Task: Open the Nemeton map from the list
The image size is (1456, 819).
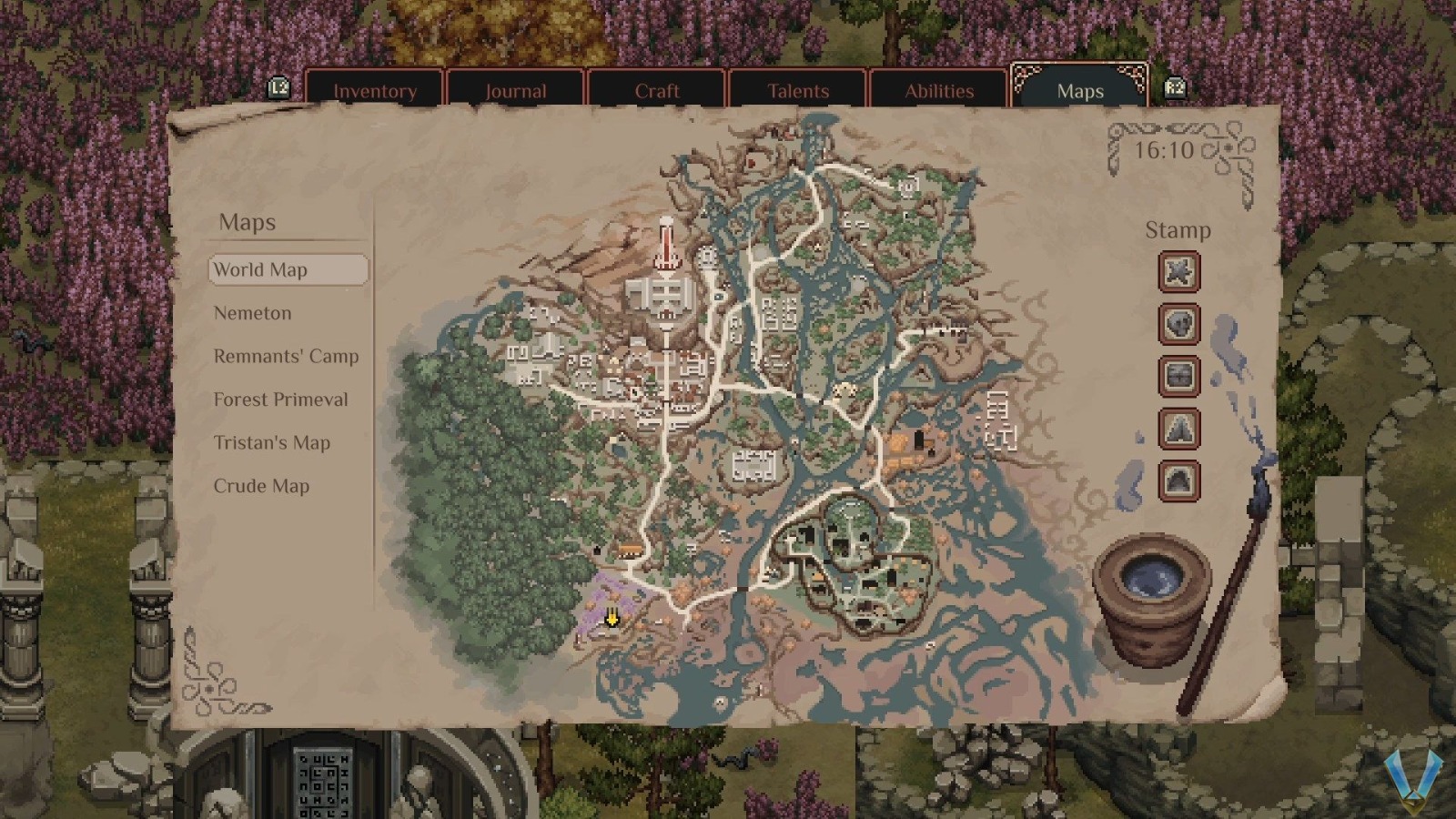Action: coord(252,312)
